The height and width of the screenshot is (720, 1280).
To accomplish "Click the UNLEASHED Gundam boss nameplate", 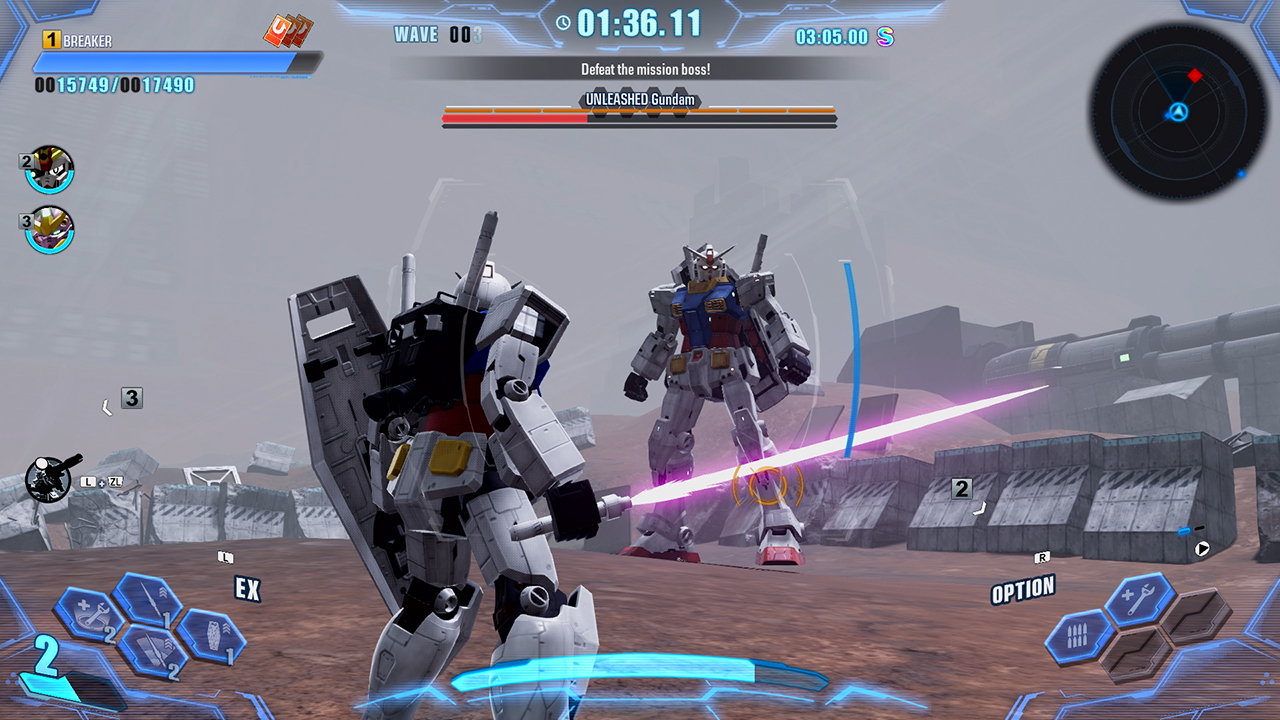I will click(639, 99).
